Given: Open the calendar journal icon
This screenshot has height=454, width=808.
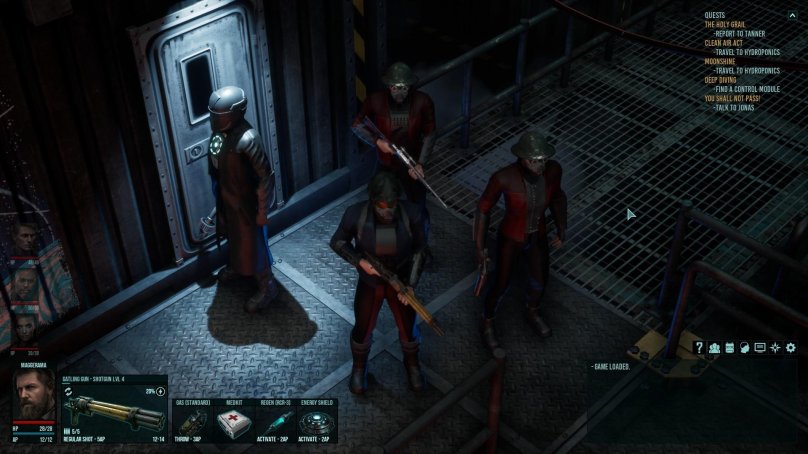Looking at the screenshot, I should 729,348.
